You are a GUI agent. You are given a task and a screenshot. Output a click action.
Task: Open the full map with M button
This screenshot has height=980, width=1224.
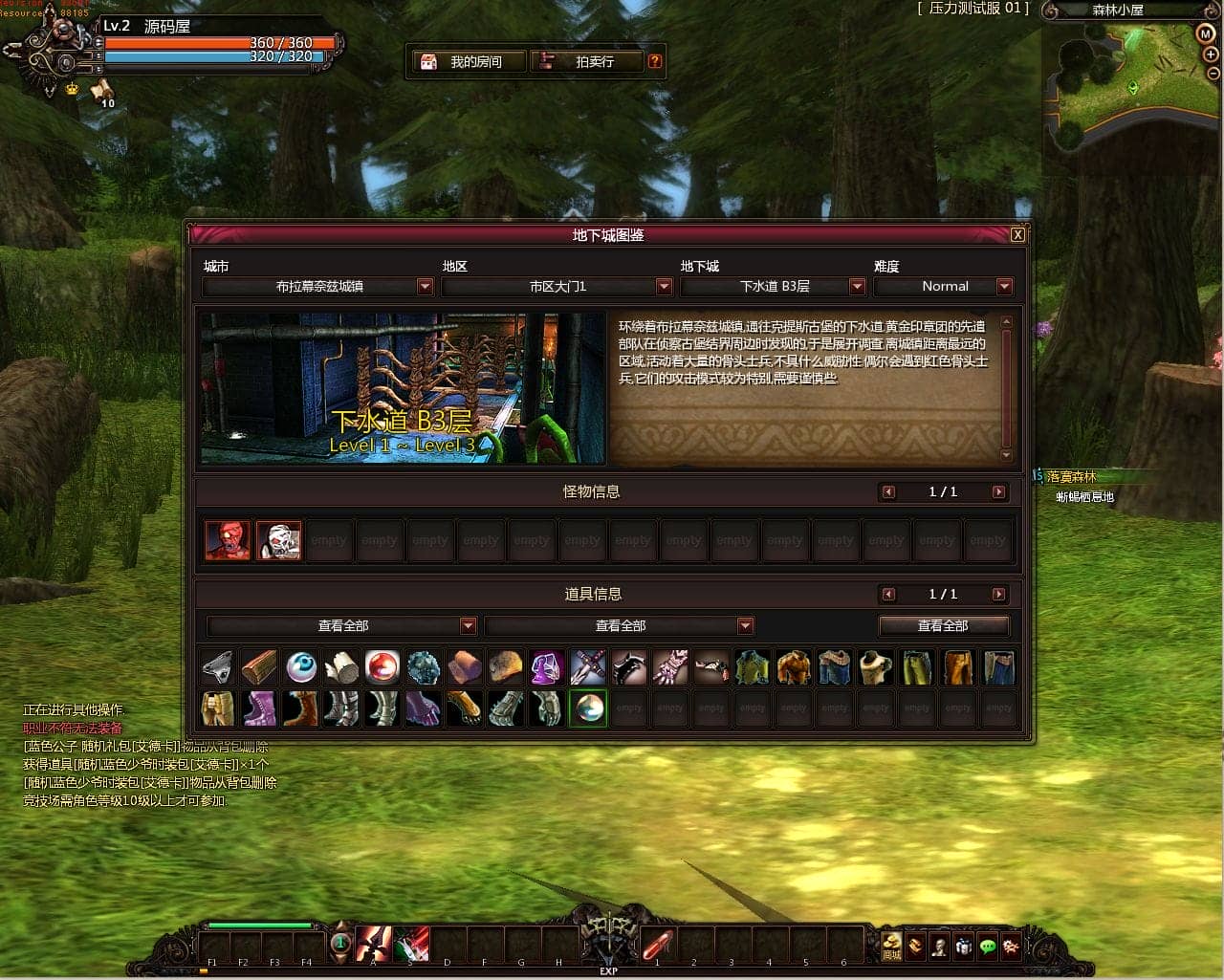[x=1206, y=33]
